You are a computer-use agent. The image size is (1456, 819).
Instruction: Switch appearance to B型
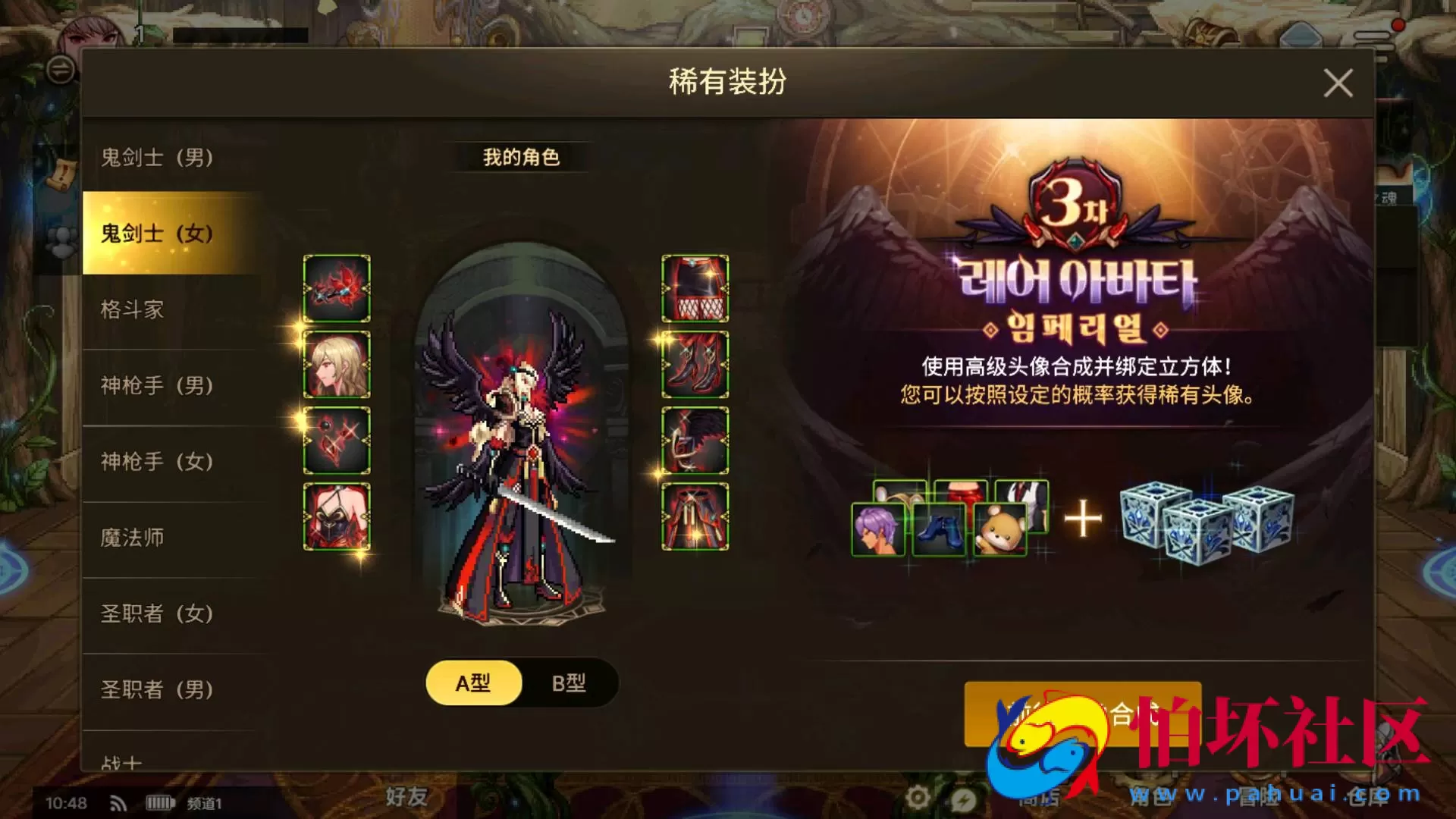[570, 682]
